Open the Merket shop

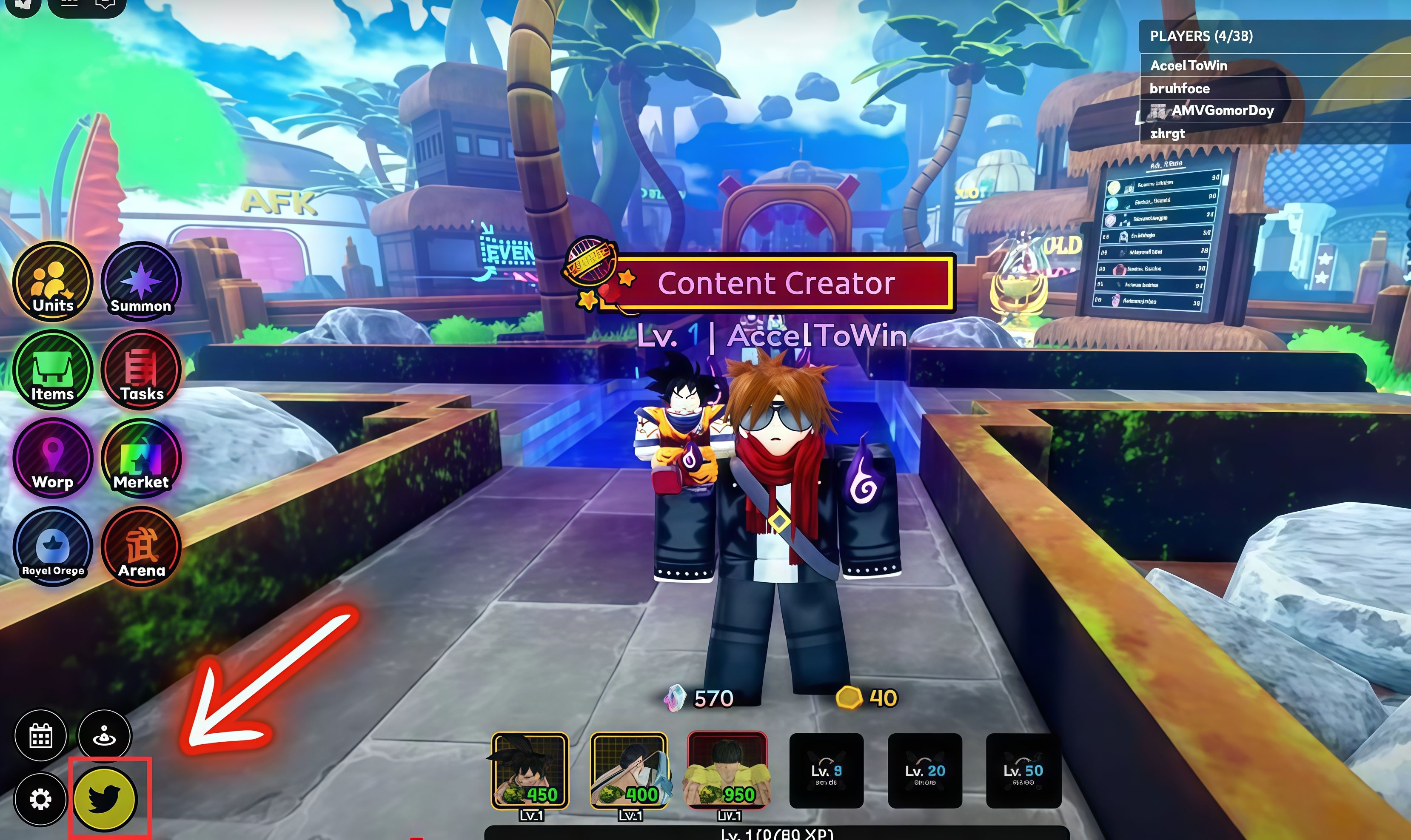pos(141,458)
